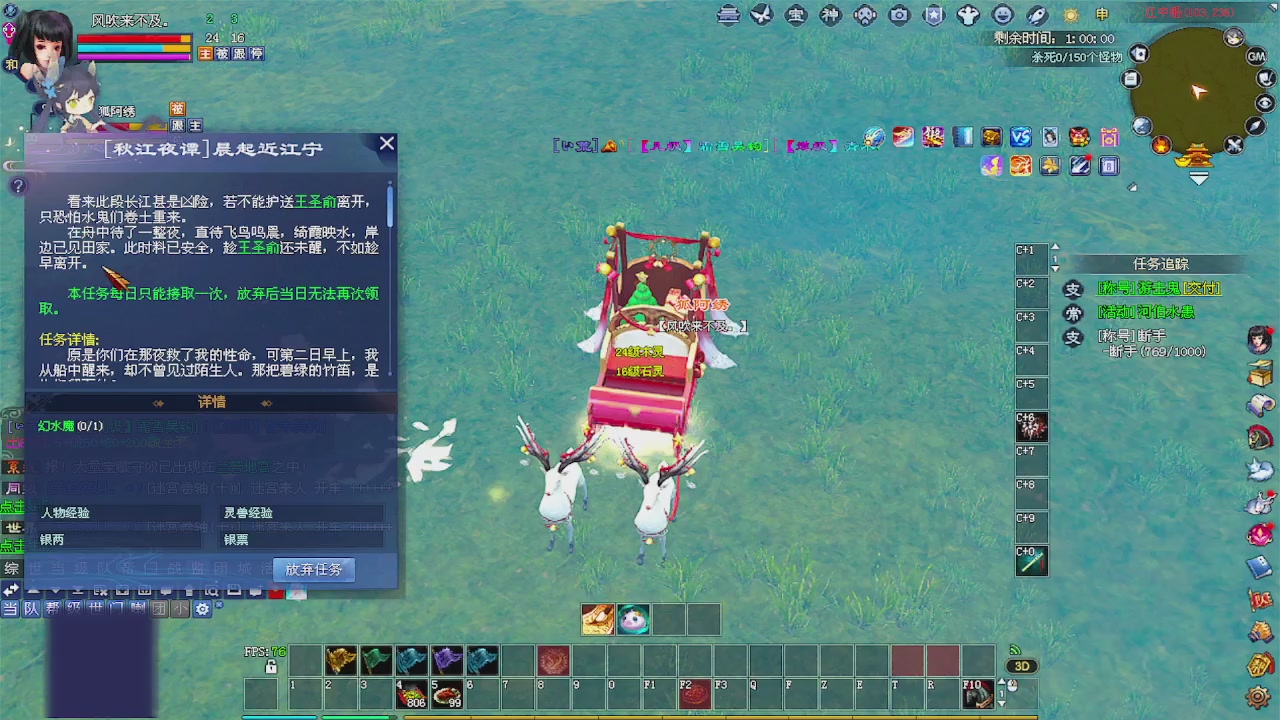Select the shoe item thumbnail above hotbar
This screenshot has height=720, width=1280.
point(598,619)
